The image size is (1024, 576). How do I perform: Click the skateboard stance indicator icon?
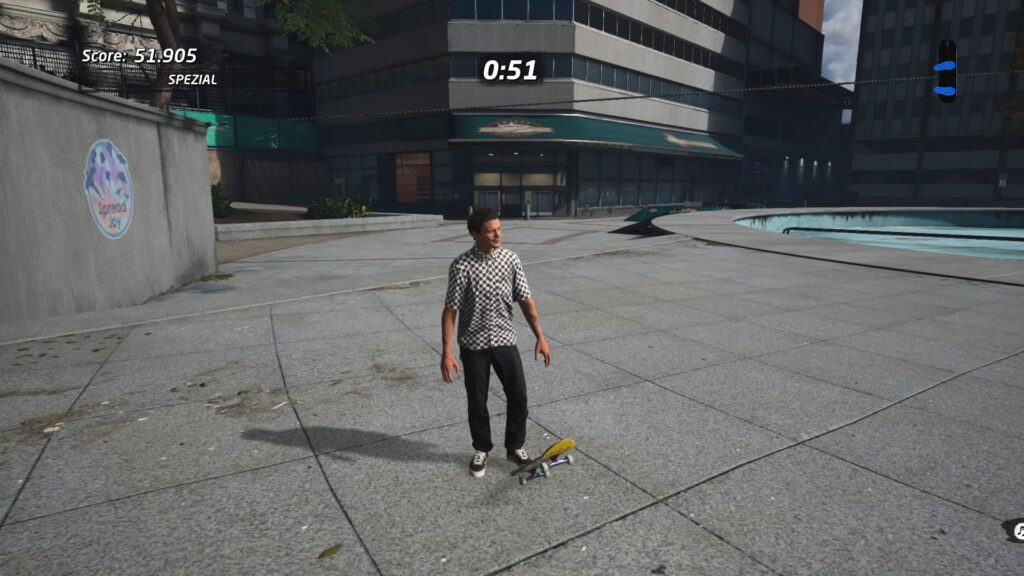coord(946,71)
